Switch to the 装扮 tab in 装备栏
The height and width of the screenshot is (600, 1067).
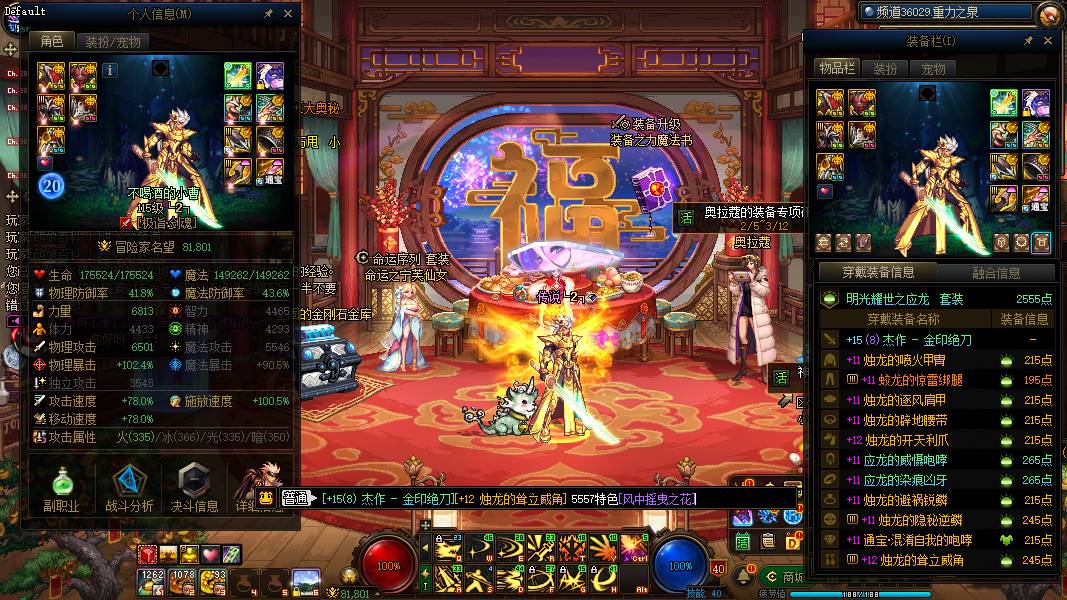(x=886, y=69)
